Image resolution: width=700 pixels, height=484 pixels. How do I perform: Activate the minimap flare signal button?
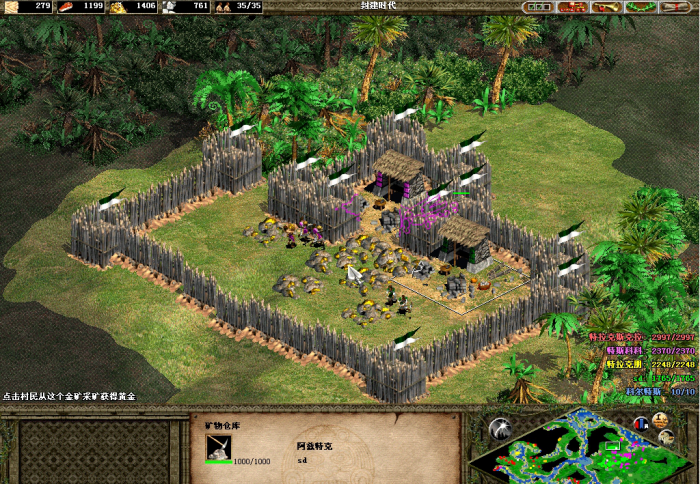498,428
